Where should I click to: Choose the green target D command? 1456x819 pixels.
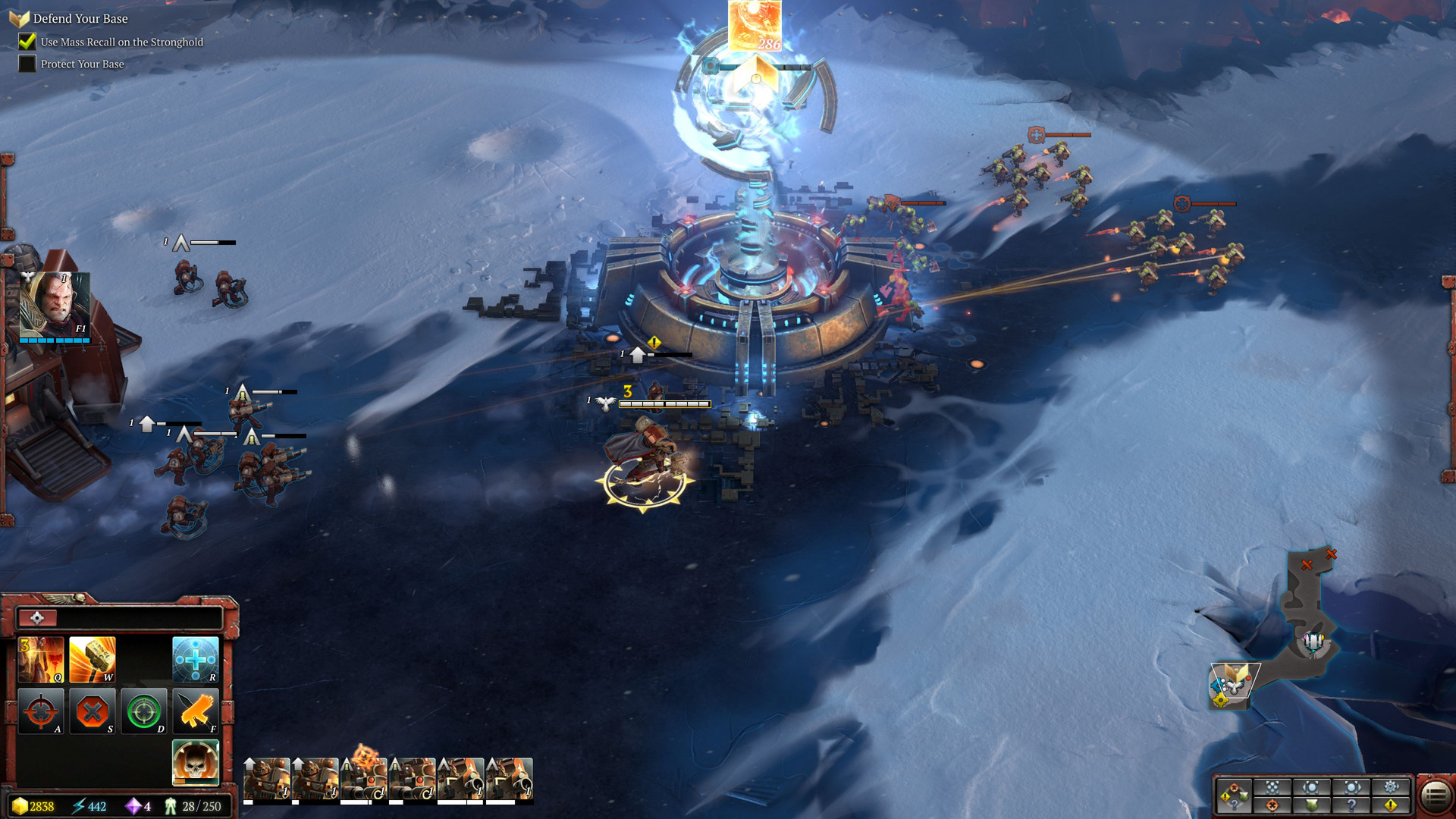tap(143, 711)
